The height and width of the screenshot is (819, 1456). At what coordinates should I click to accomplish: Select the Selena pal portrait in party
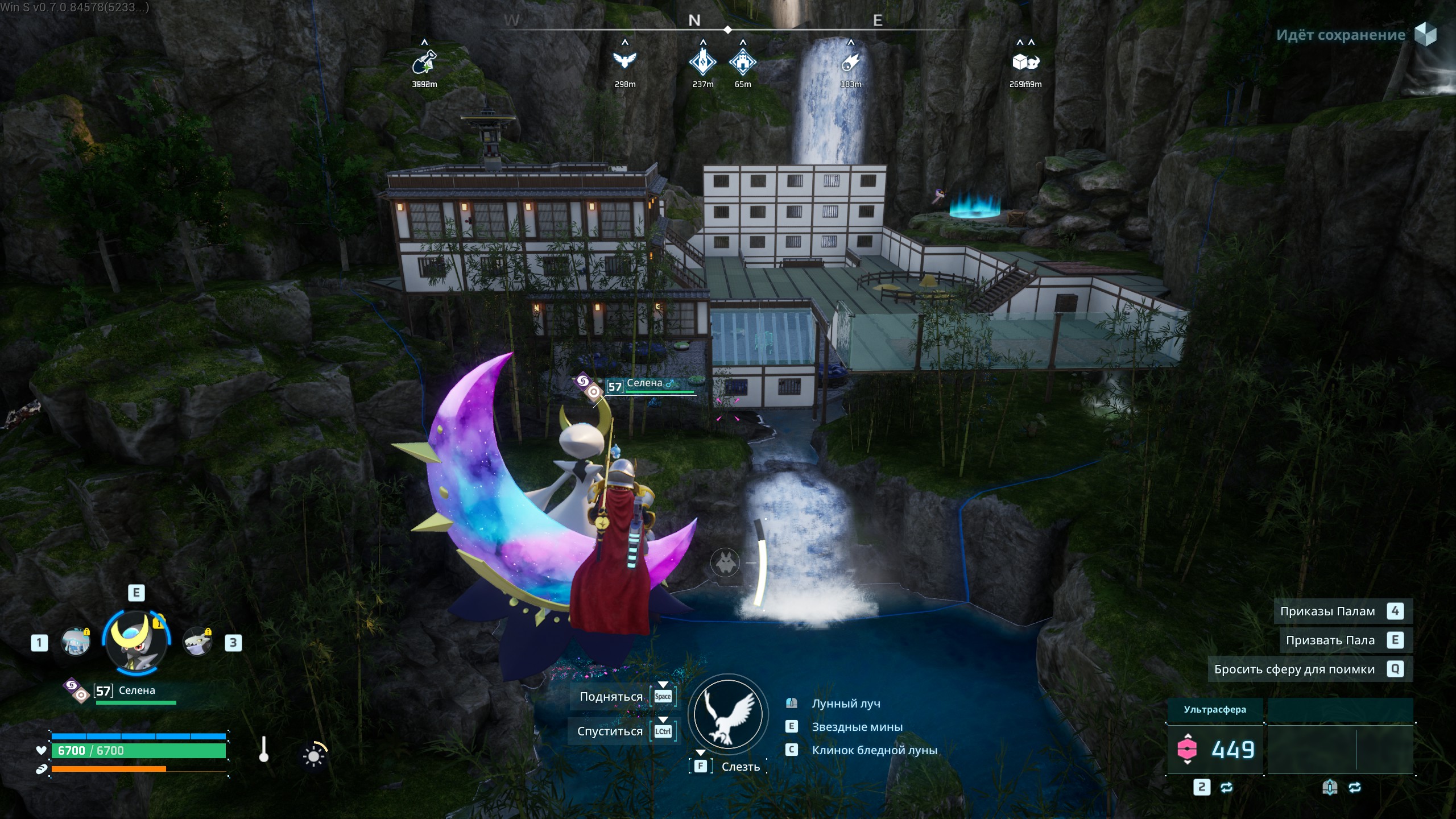coord(136,643)
